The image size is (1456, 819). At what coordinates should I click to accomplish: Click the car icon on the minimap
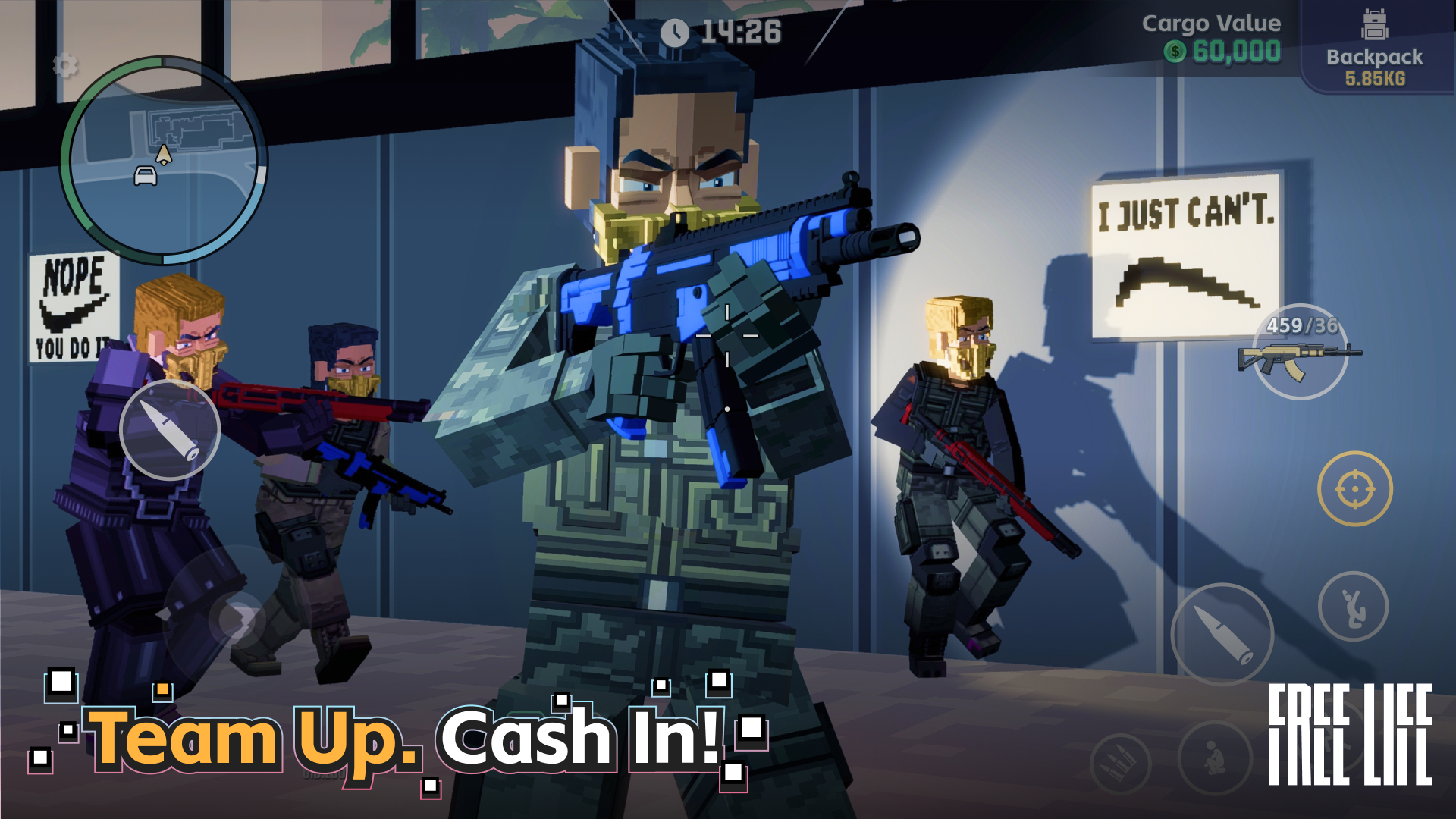pos(146,176)
